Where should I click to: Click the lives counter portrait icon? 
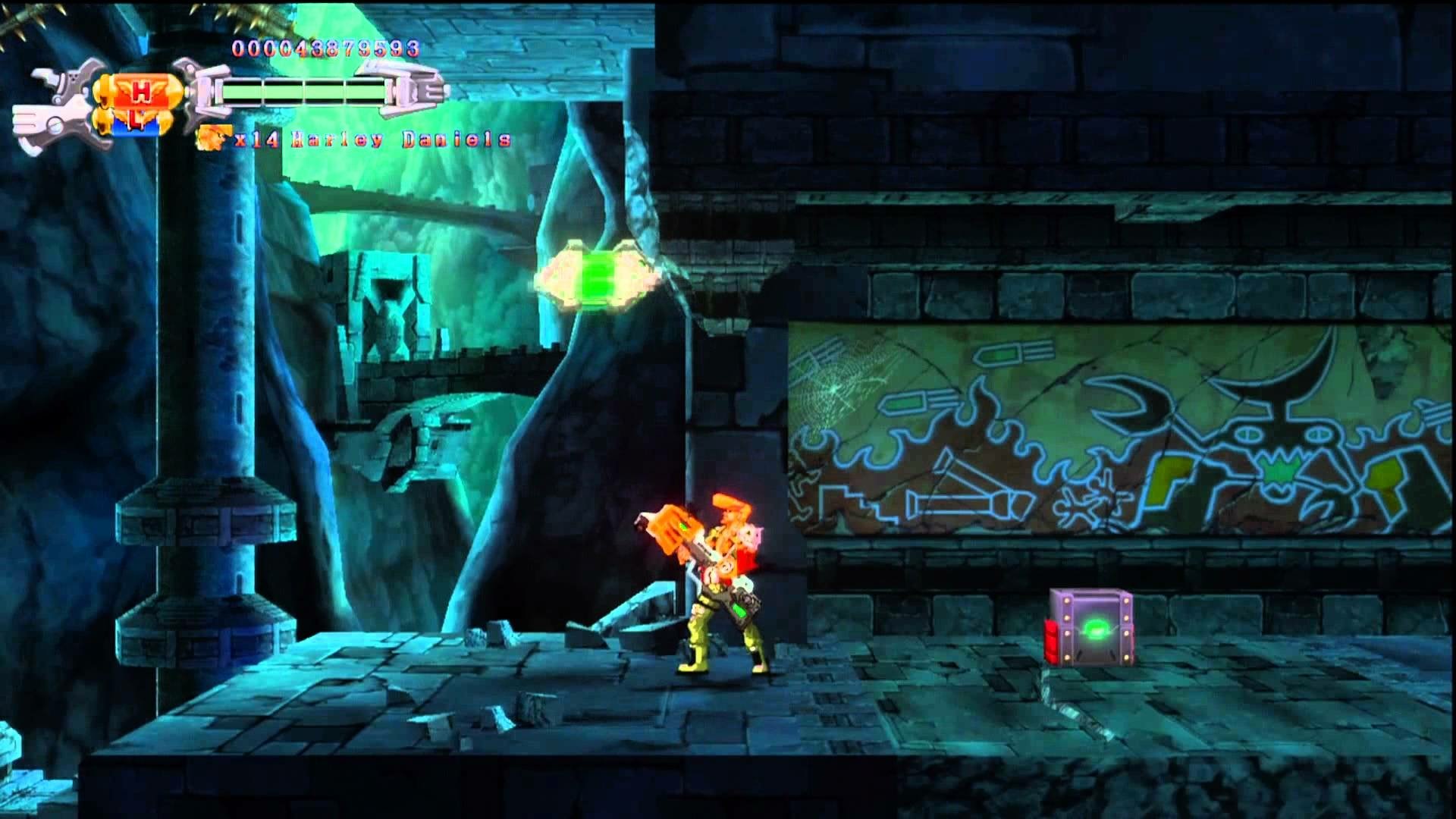[215, 138]
